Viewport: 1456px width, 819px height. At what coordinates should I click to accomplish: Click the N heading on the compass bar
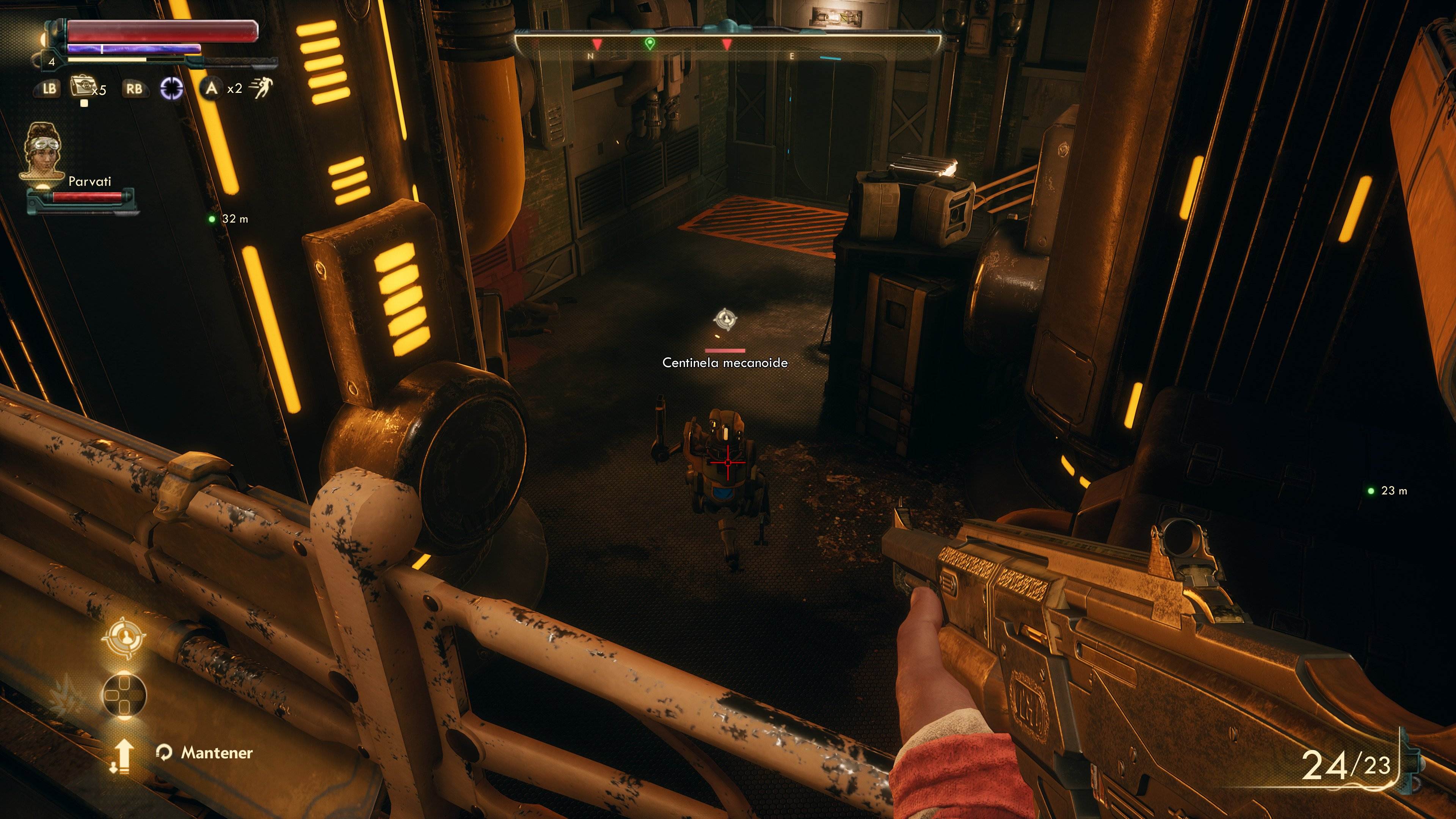point(590,56)
